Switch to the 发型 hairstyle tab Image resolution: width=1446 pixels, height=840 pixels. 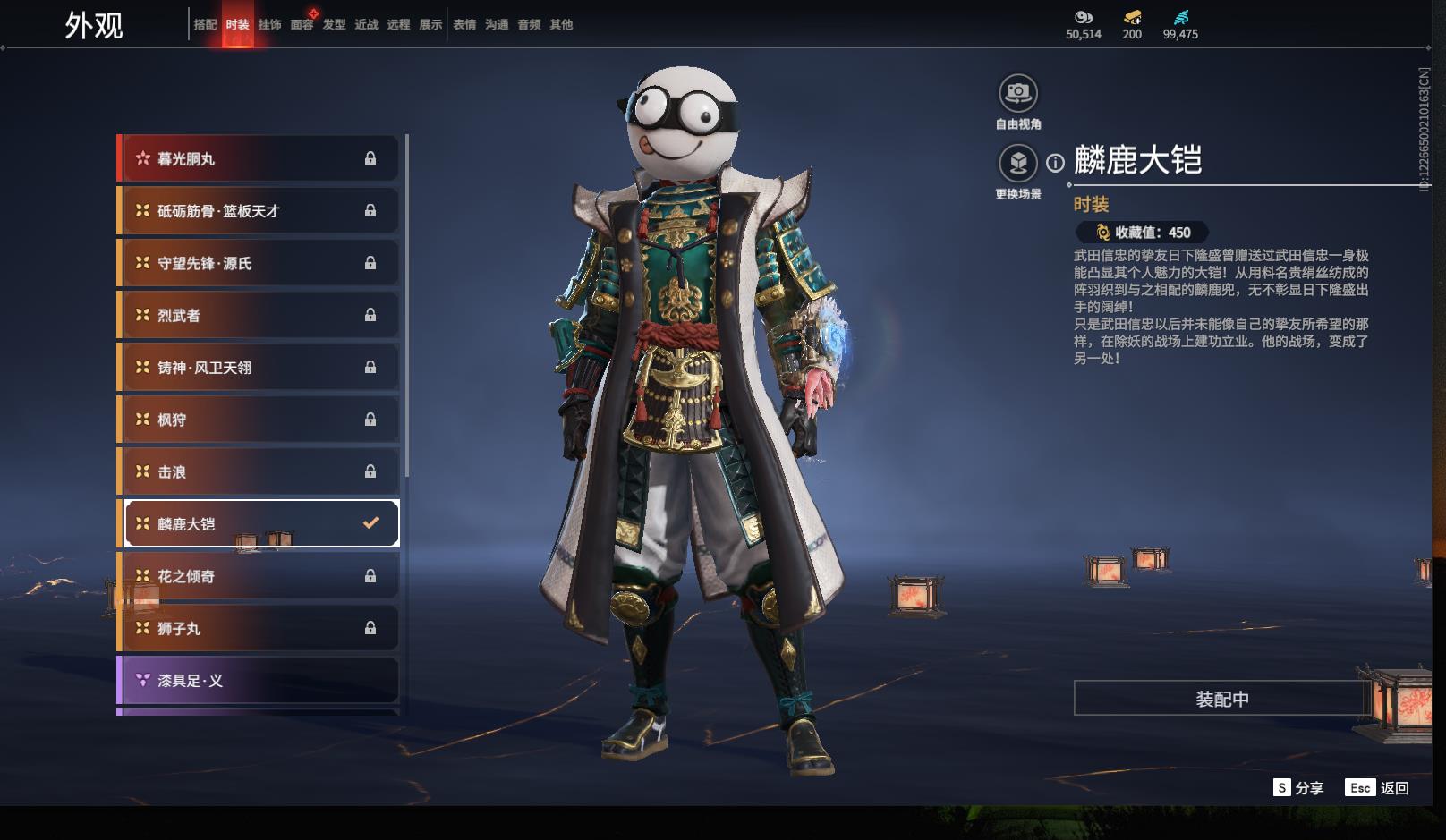pos(334,25)
